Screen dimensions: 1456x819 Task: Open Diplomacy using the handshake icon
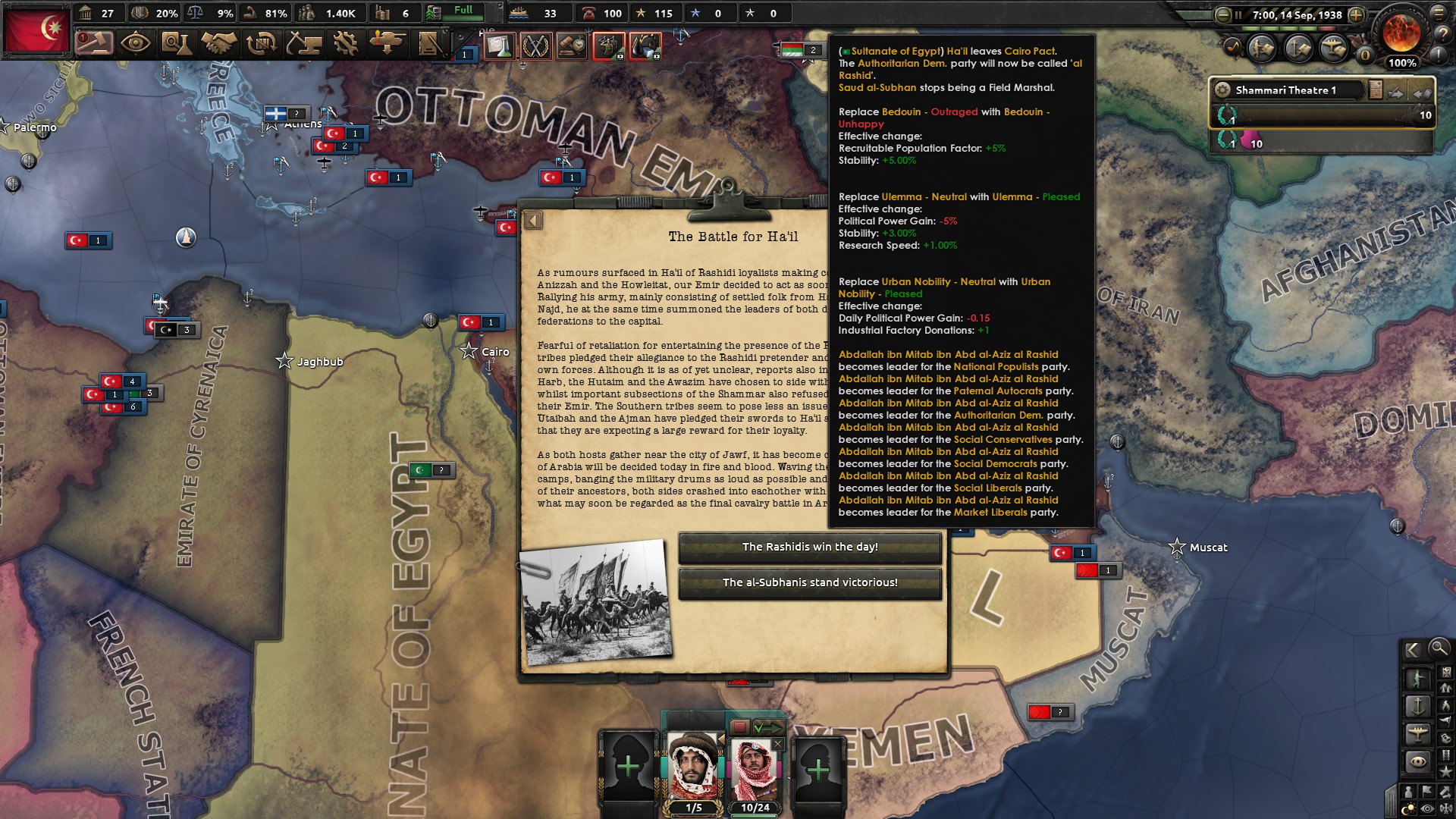218,45
